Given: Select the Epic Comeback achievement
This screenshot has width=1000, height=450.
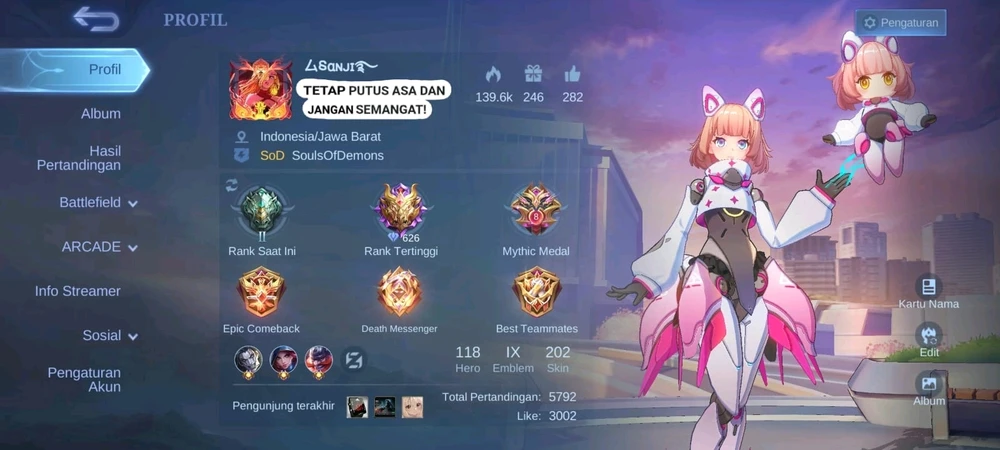Looking at the screenshot, I should coord(261,293).
